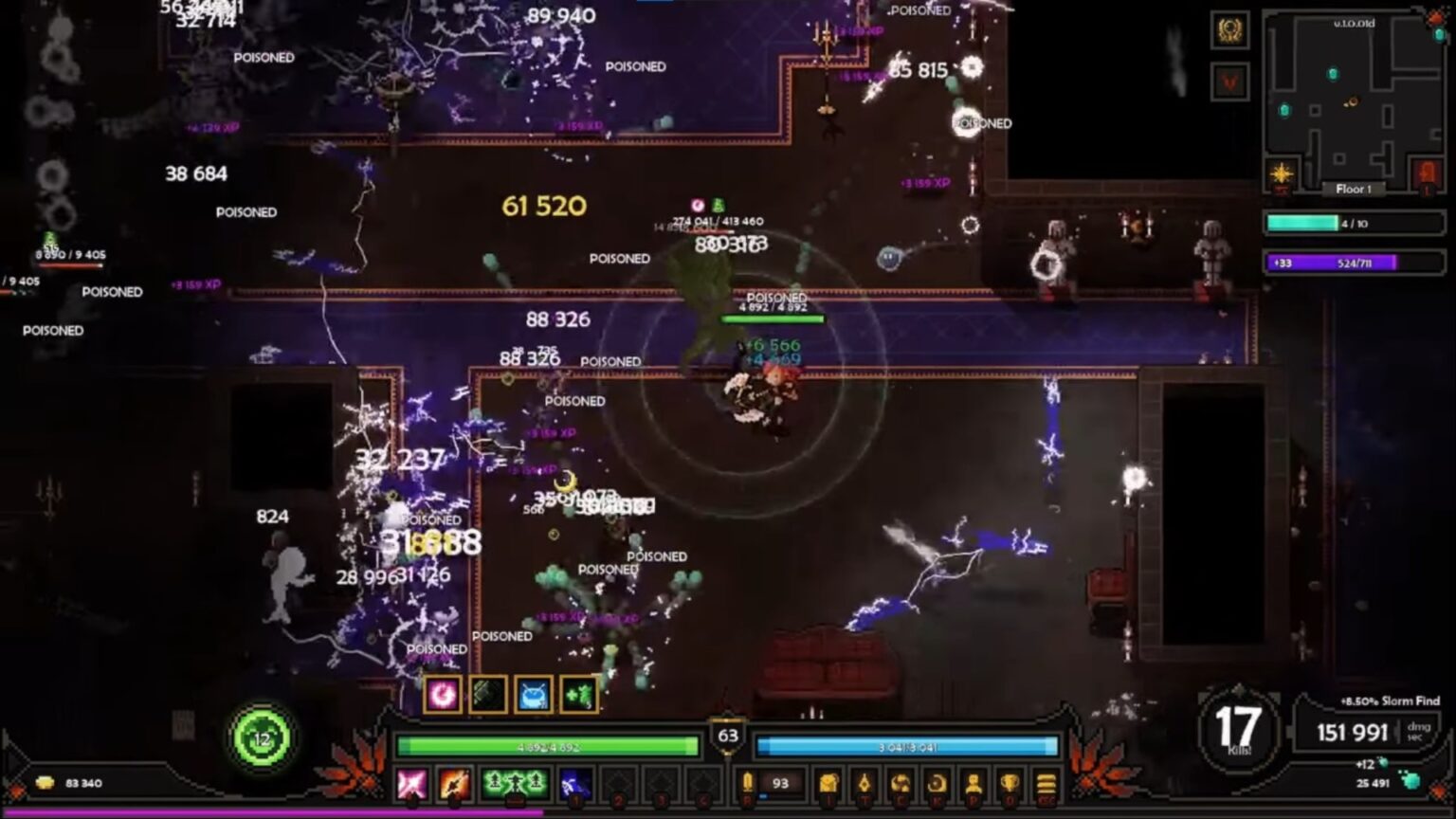
Task: Click the character profile icon marked P
Action: tap(974, 782)
